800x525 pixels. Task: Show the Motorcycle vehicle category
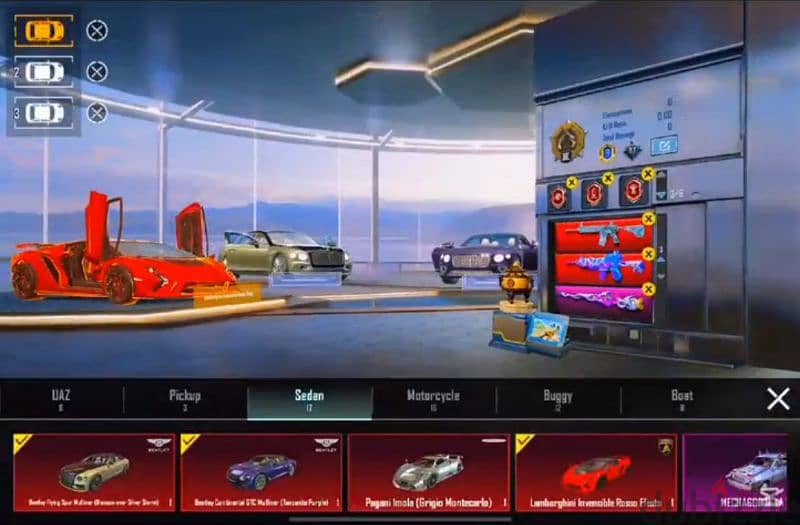click(x=433, y=399)
